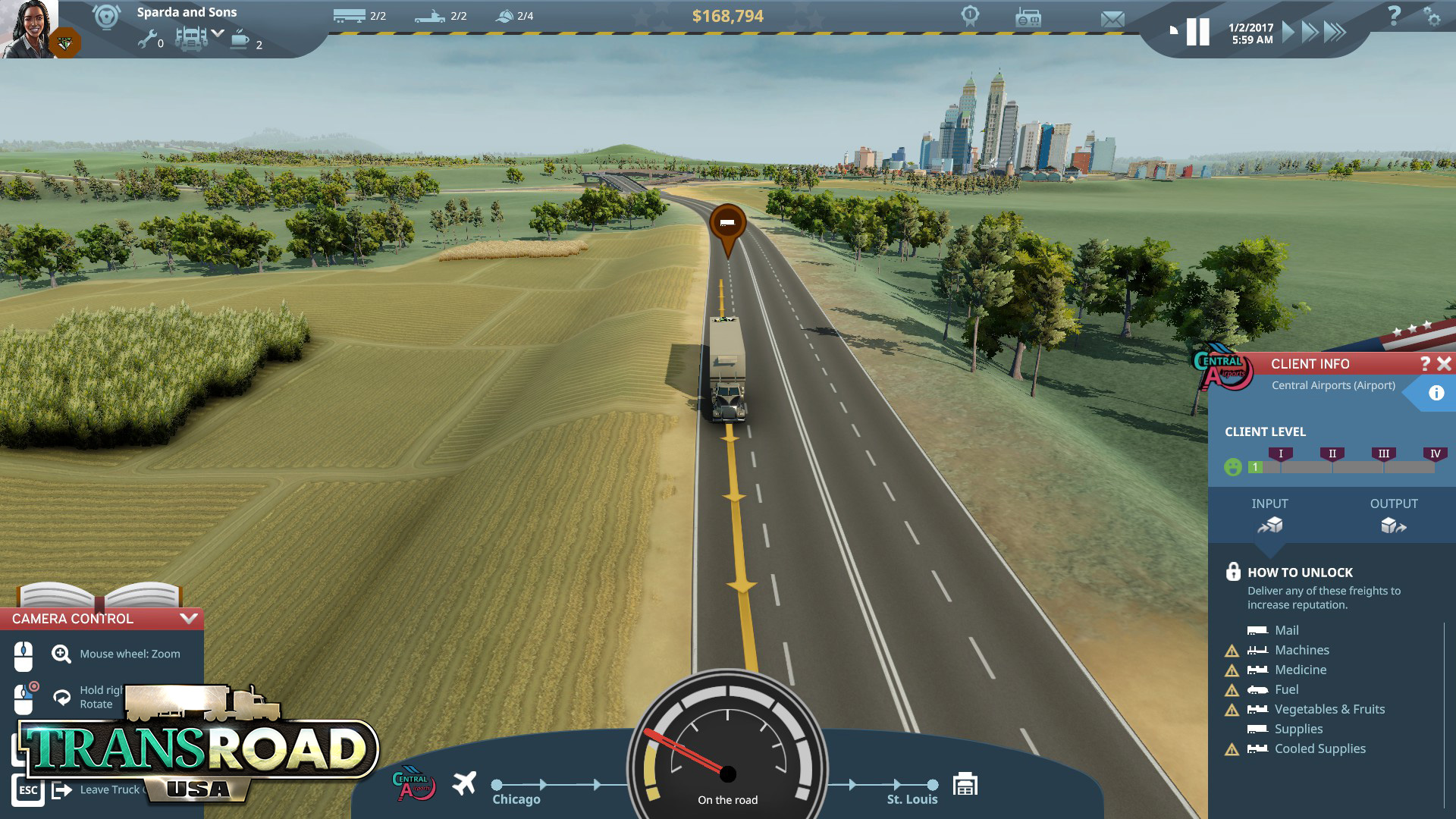Switch to the Input tab
This screenshot has width=1456, height=819.
pos(1269,516)
